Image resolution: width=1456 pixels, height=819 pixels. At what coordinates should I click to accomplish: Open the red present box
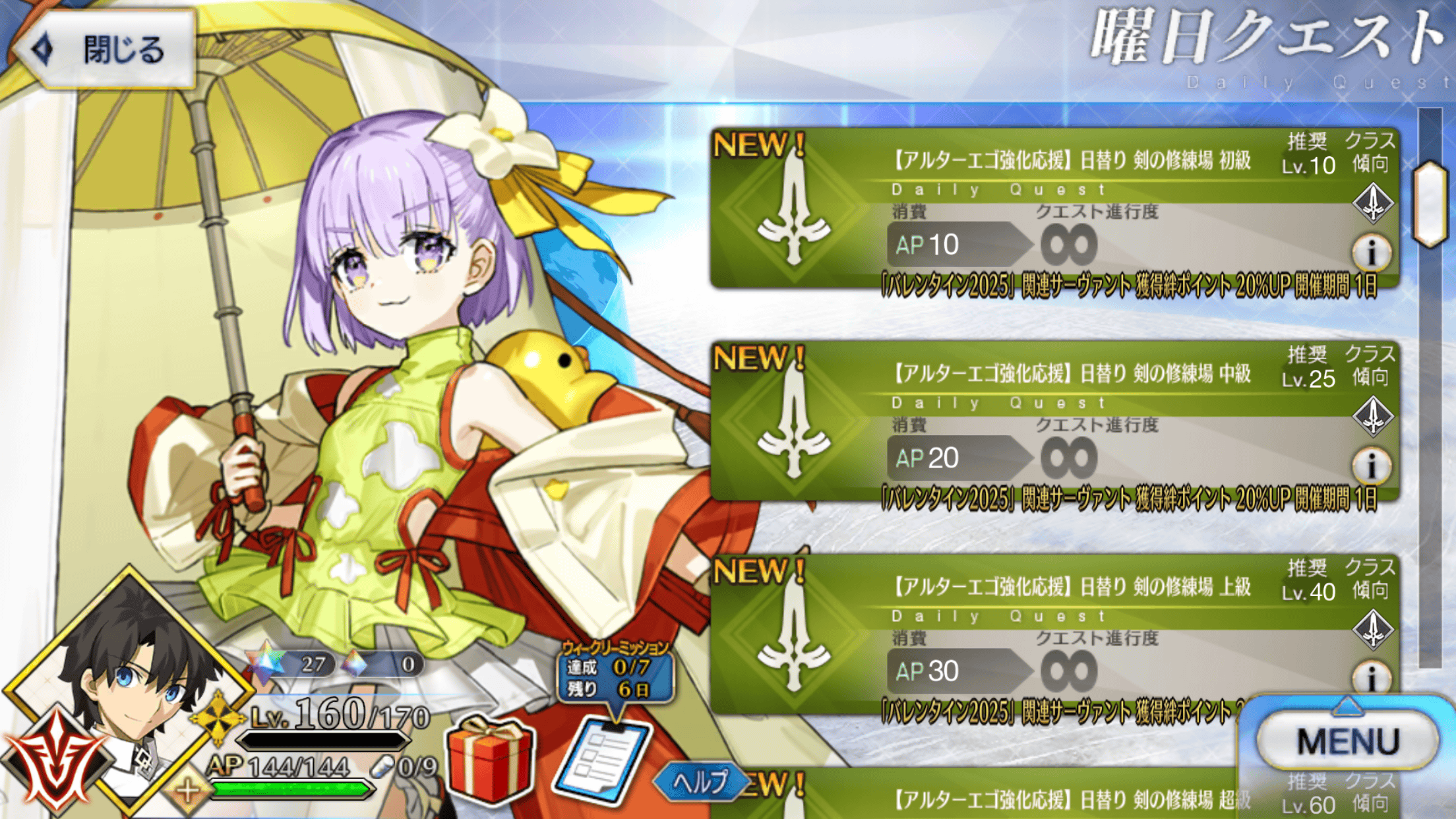pyautogui.click(x=491, y=760)
